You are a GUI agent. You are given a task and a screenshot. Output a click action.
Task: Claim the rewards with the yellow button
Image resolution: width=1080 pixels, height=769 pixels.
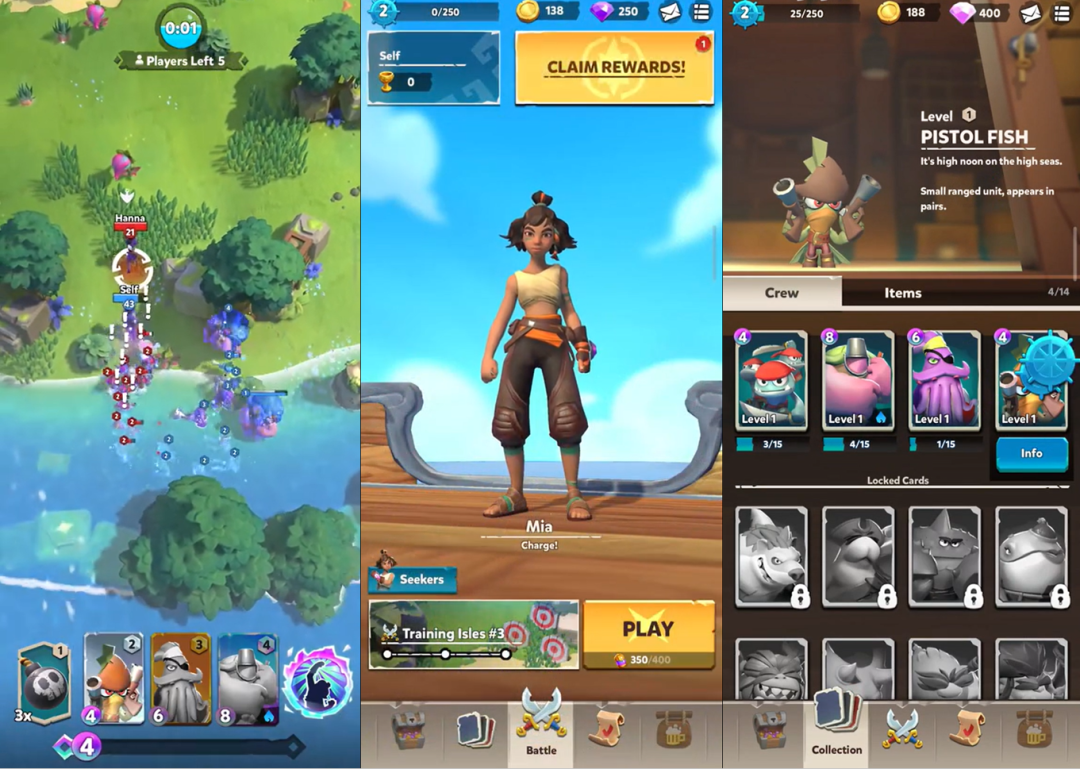[614, 67]
